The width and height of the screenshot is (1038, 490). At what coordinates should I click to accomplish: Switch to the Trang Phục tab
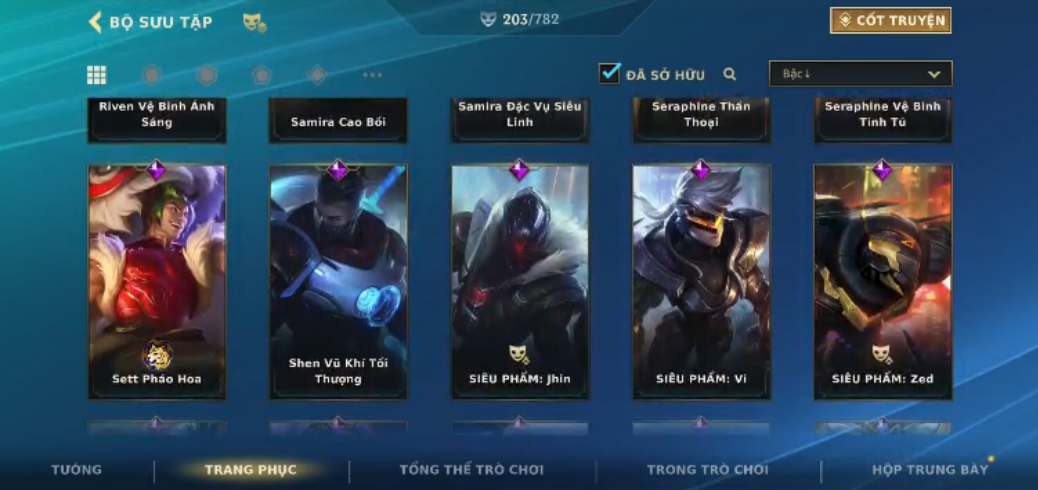click(251, 470)
